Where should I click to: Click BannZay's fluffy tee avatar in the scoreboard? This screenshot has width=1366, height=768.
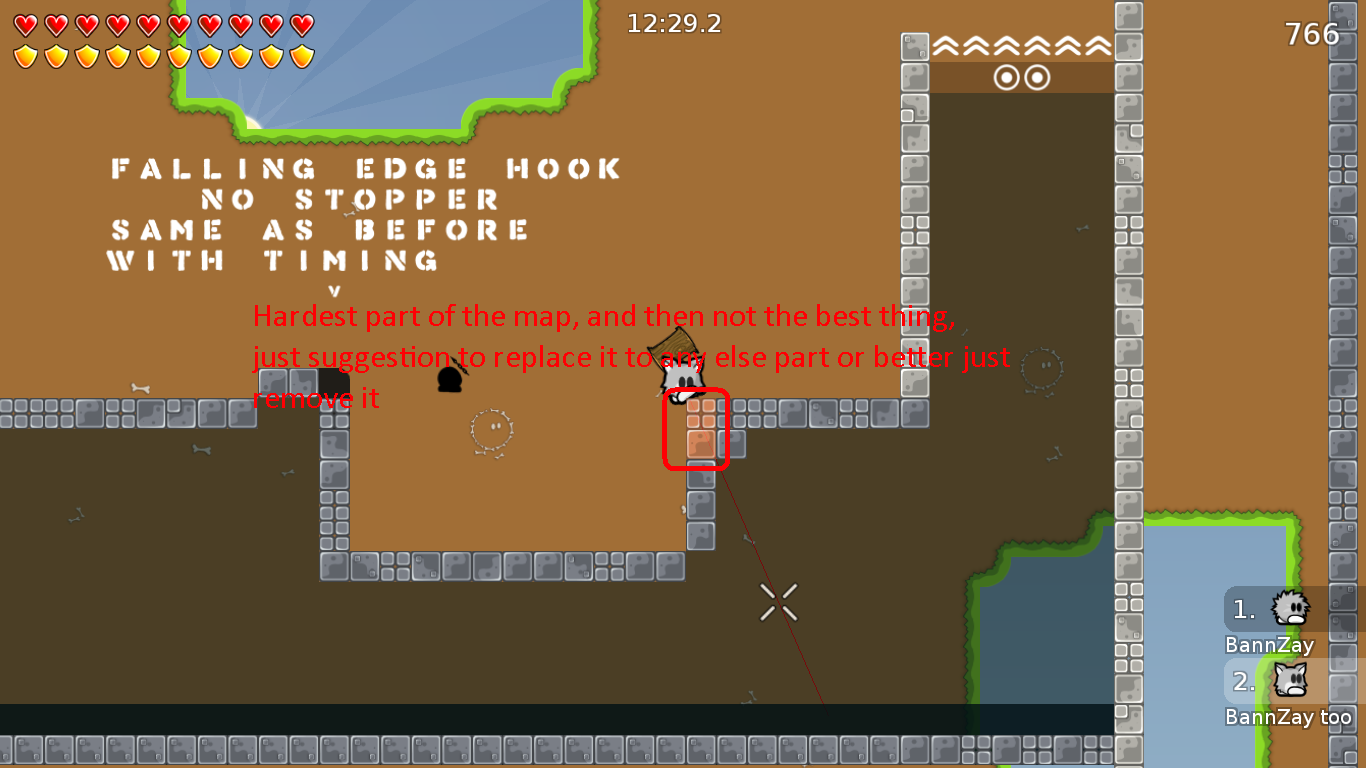(x=1291, y=609)
